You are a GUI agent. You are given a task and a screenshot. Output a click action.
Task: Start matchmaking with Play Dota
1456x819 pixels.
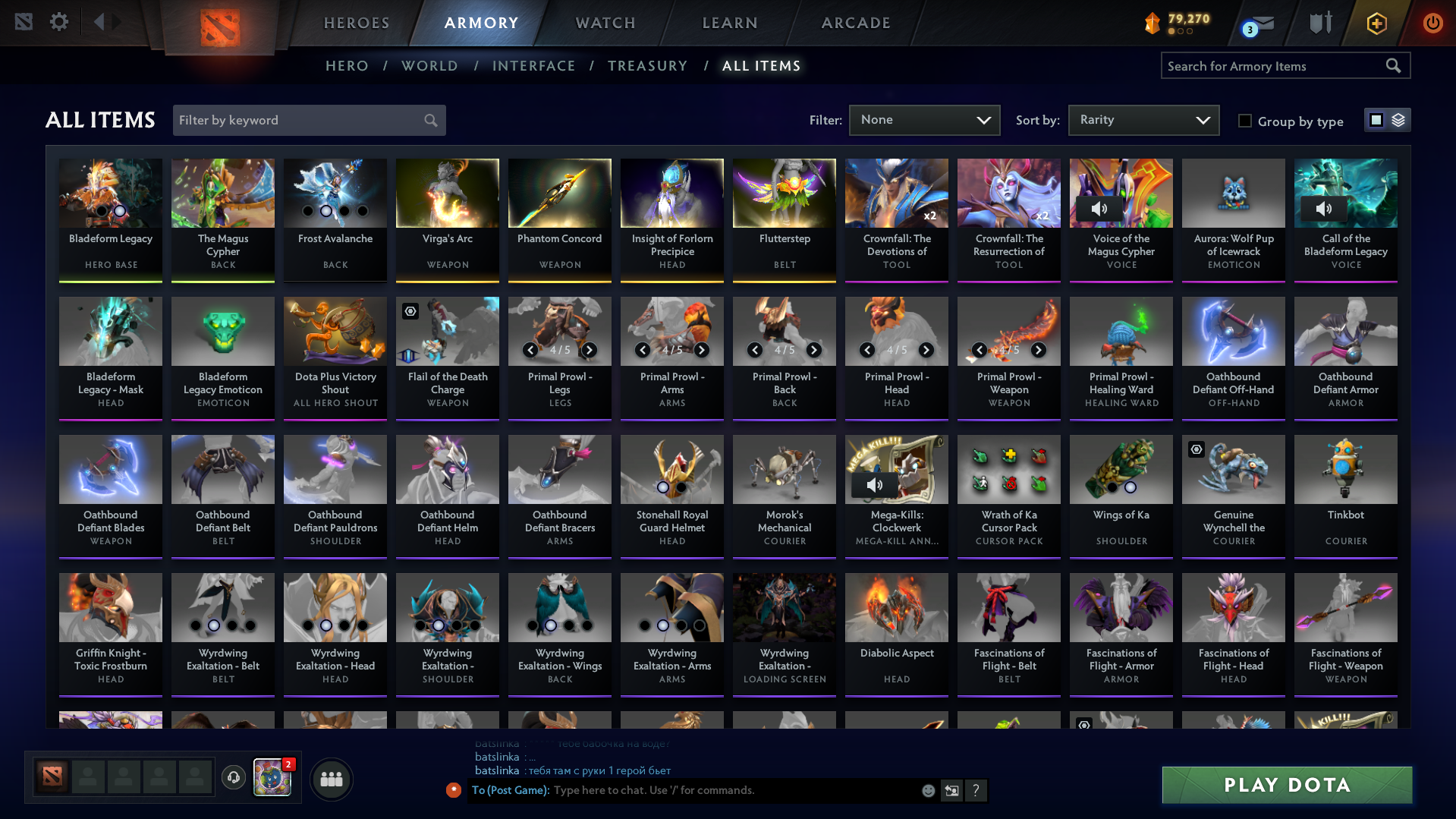pos(1287,785)
